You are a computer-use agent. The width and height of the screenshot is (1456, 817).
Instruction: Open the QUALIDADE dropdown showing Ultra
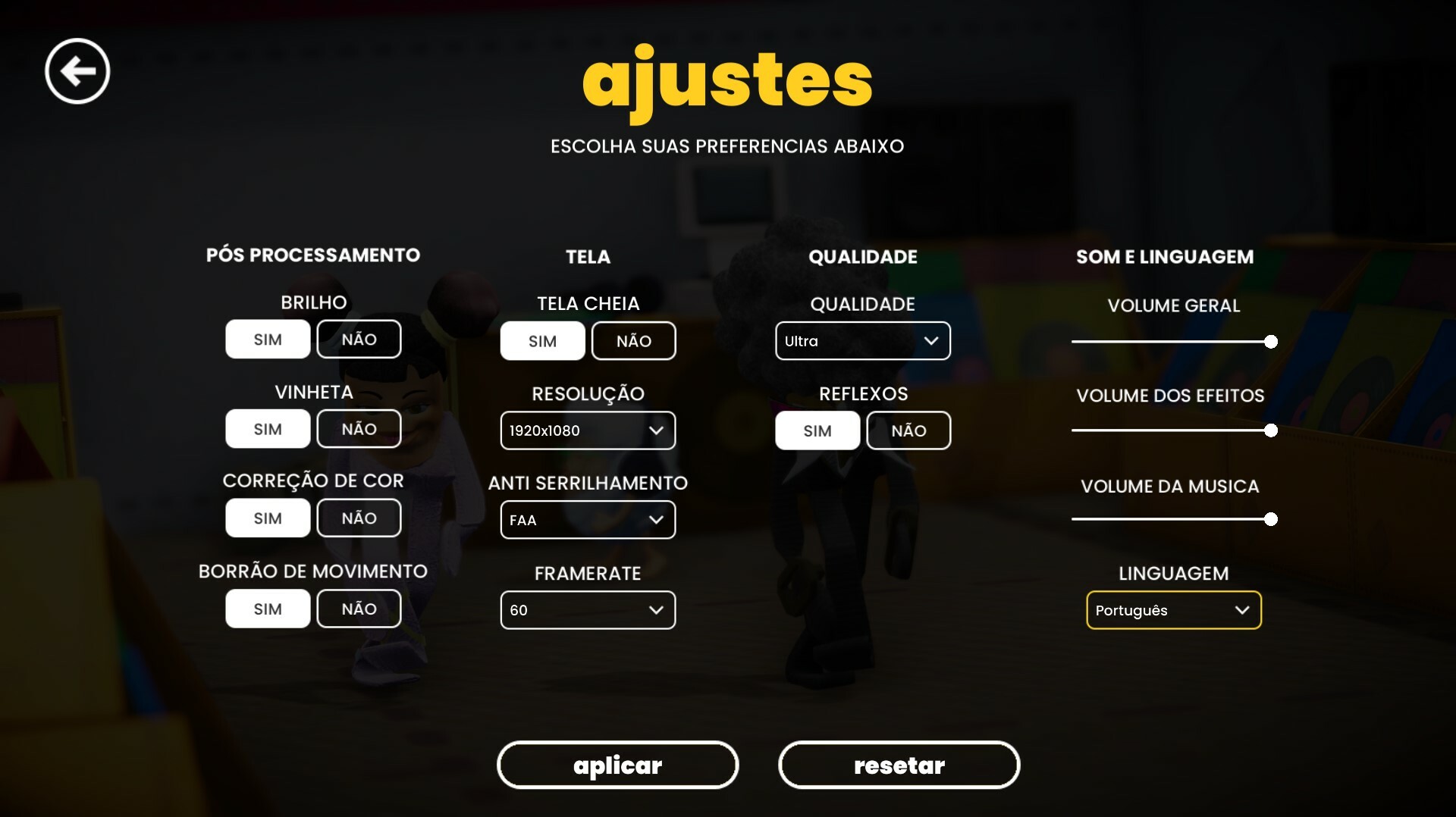862,340
